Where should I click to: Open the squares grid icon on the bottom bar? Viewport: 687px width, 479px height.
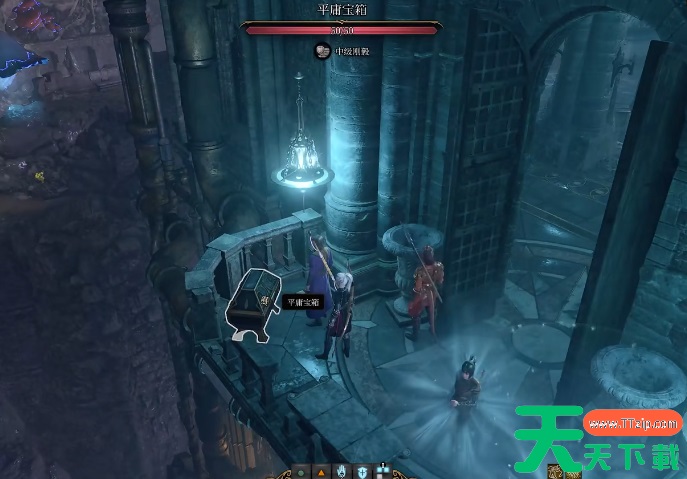click(383, 471)
